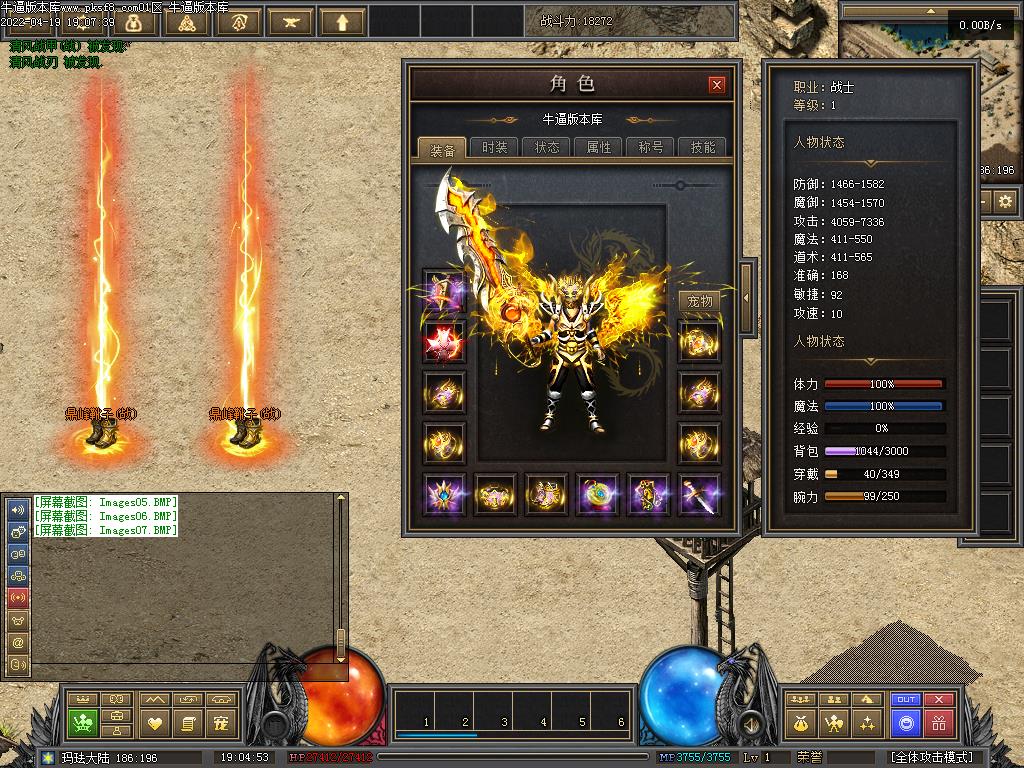This screenshot has height=768, width=1024.
Task: Open the warrior with shield icon
Action: click(x=834, y=722)
